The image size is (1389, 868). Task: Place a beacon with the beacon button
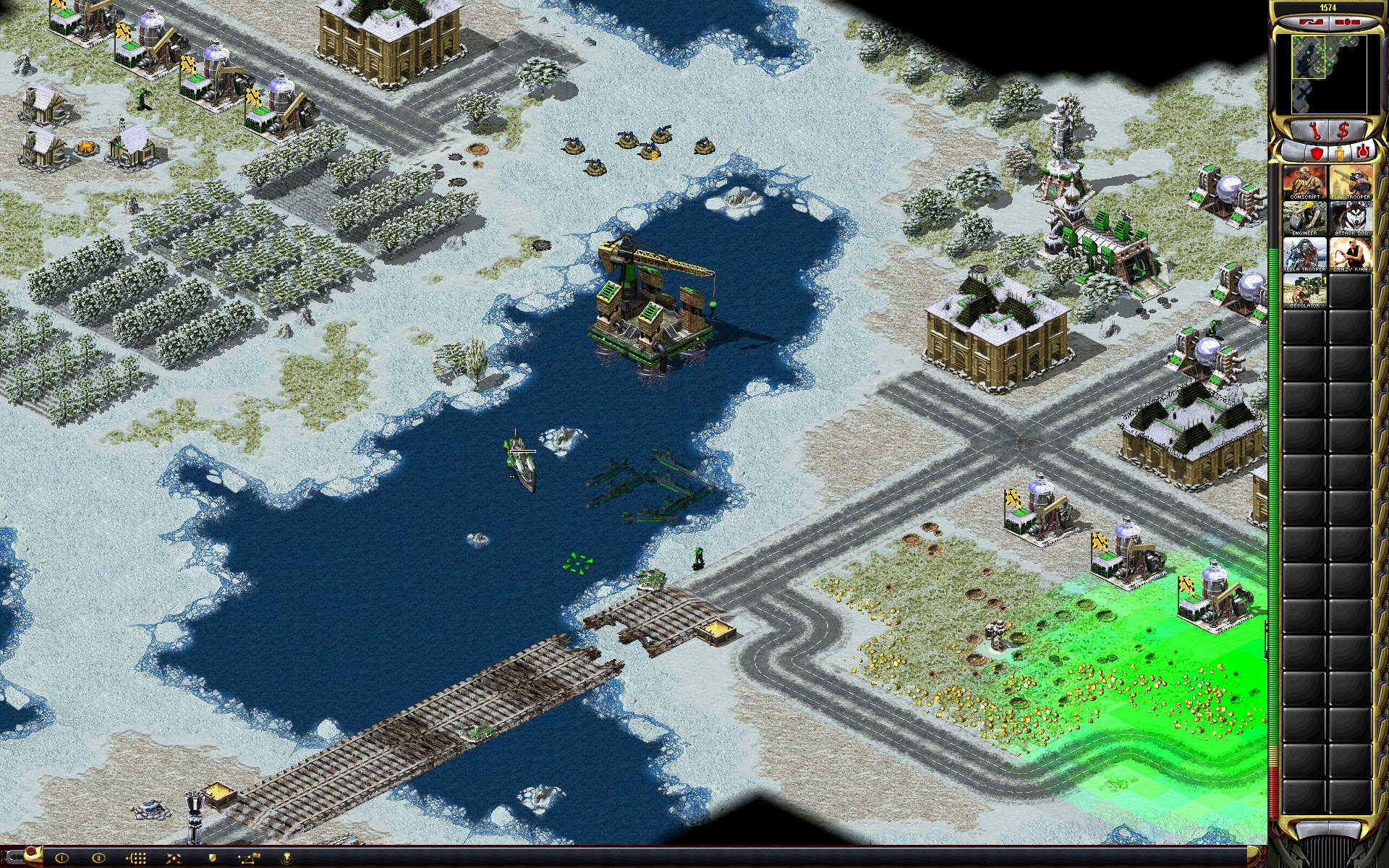tap(287, 858)
